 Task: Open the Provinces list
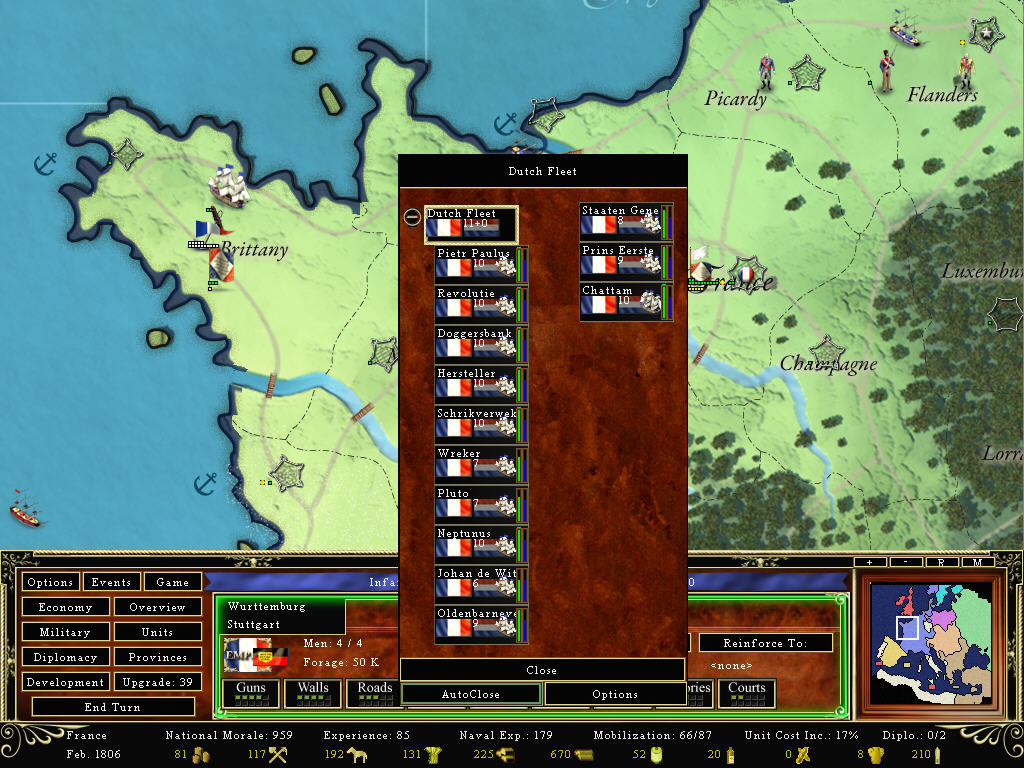click(x=157, y=657)
